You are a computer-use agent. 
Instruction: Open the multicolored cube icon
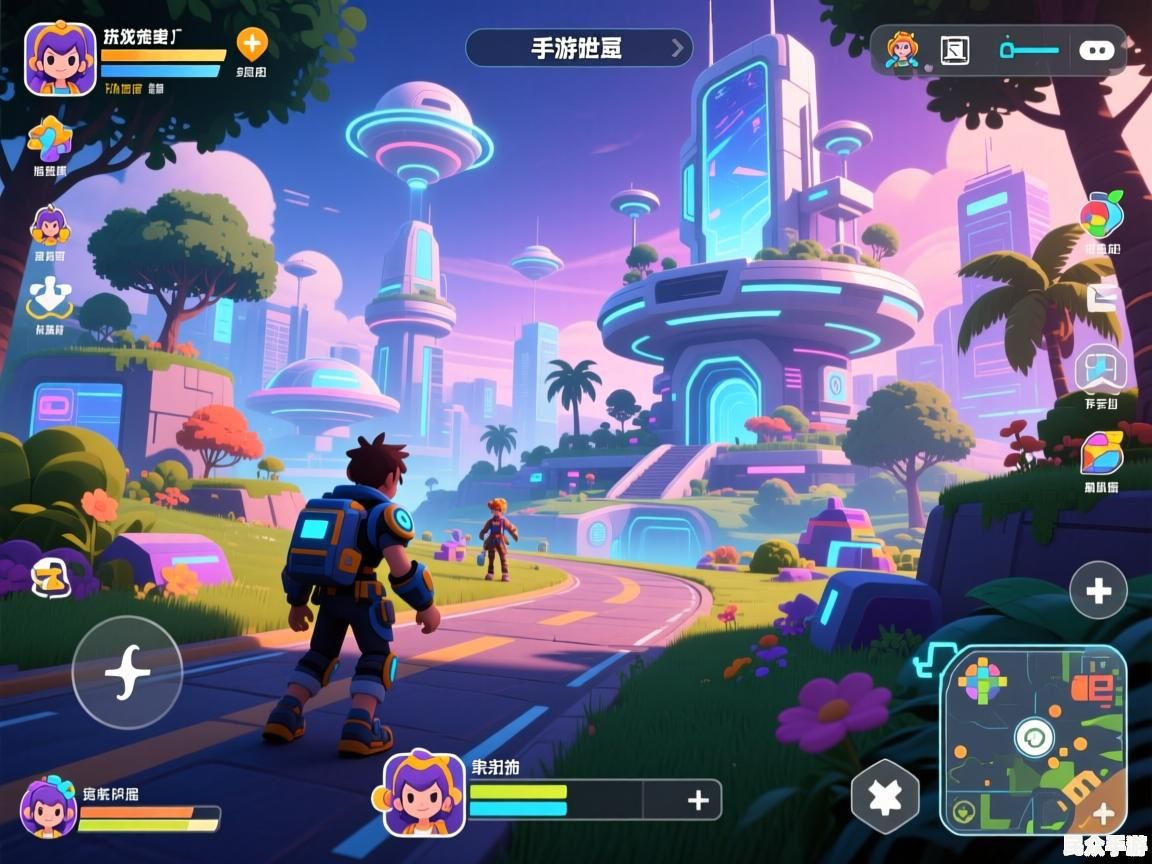pos(1101,454)
